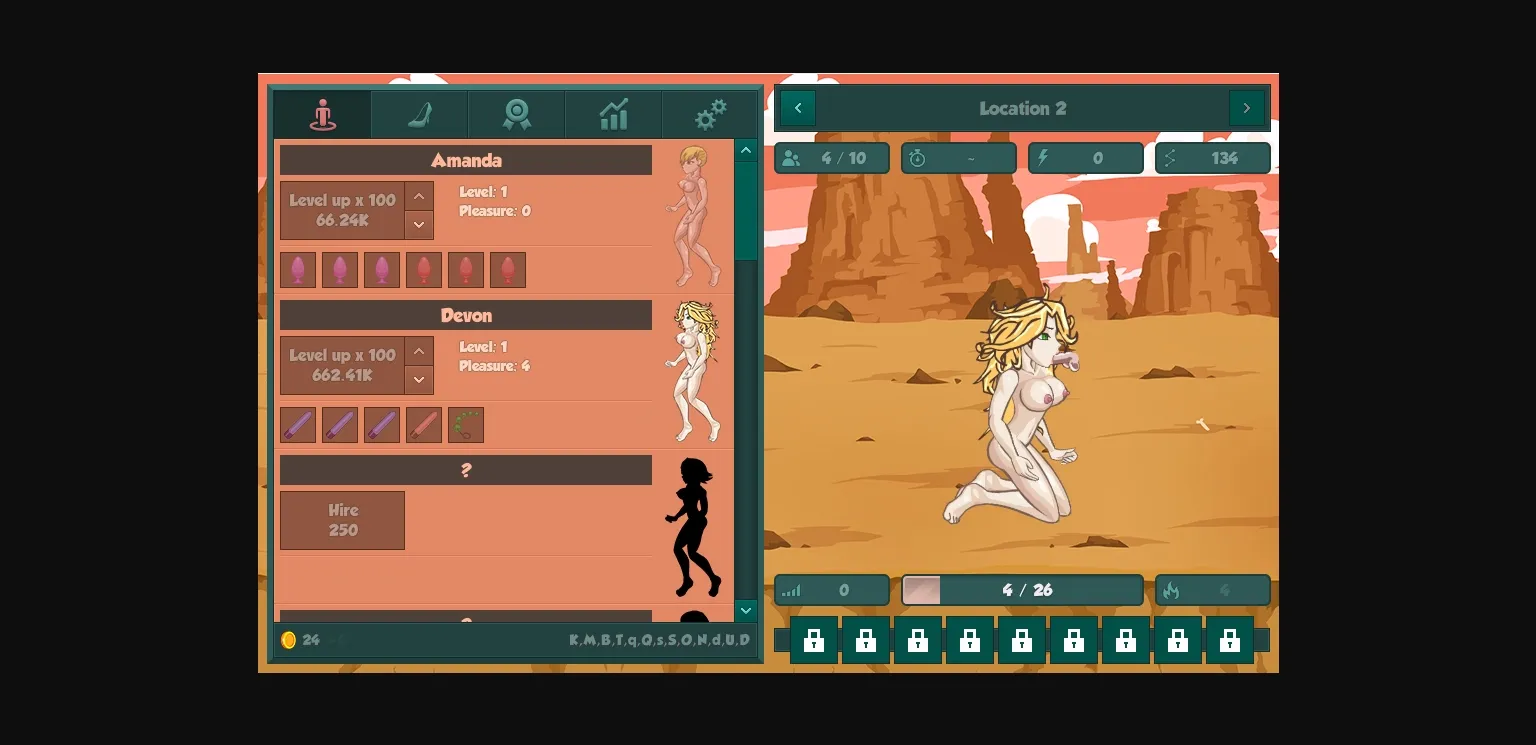Open the high heel shoe tab
Viewport: 1536px width, 745px height.
pyautogui.click(x=418, y=114)
